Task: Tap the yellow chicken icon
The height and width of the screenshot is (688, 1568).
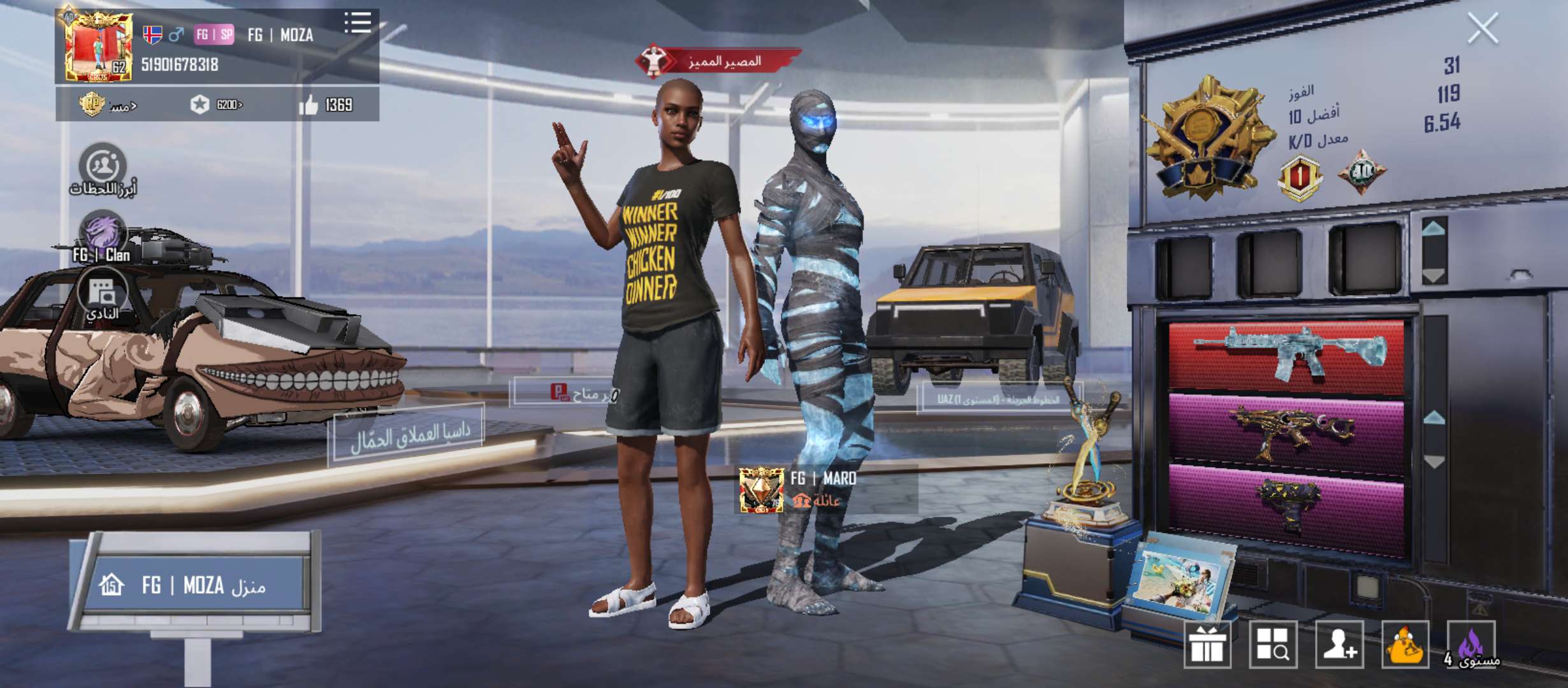Action: tap(1405, 645)
